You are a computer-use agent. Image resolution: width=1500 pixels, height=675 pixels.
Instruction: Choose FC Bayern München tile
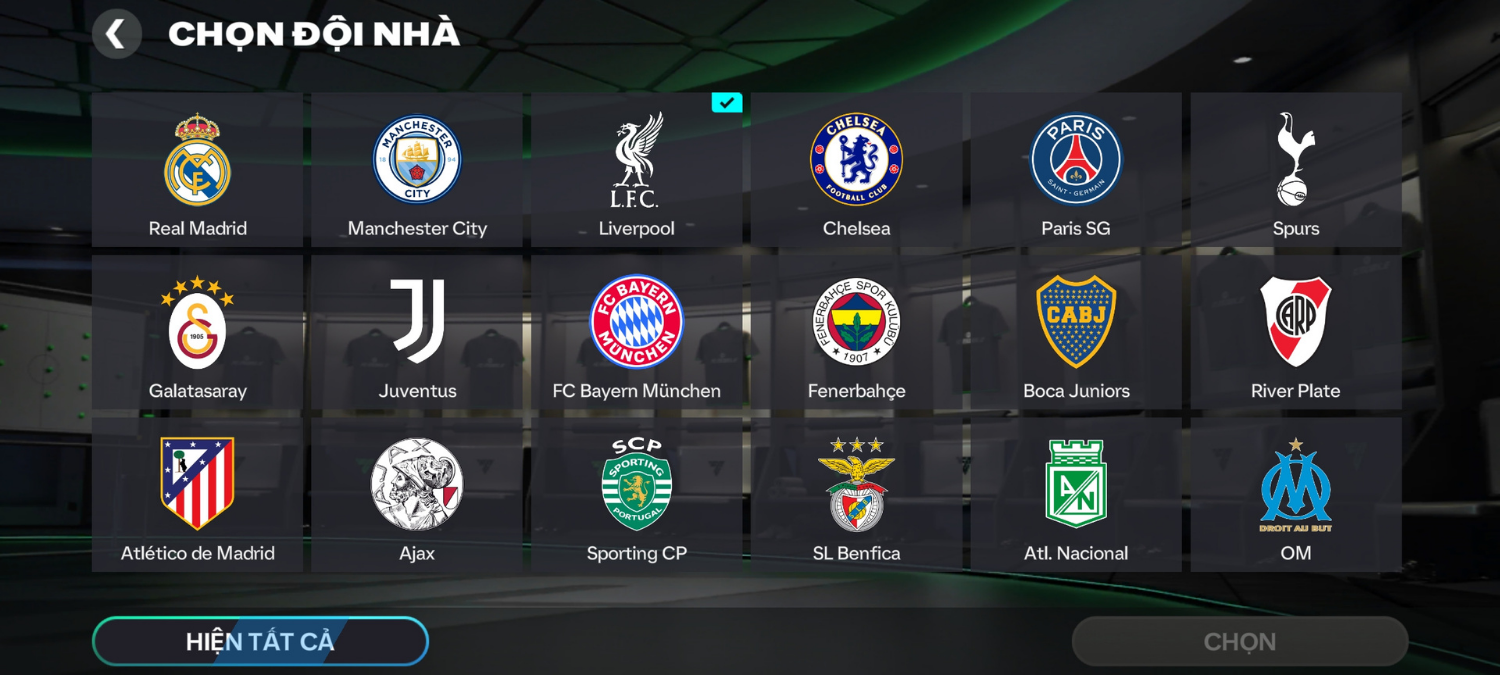637,332
